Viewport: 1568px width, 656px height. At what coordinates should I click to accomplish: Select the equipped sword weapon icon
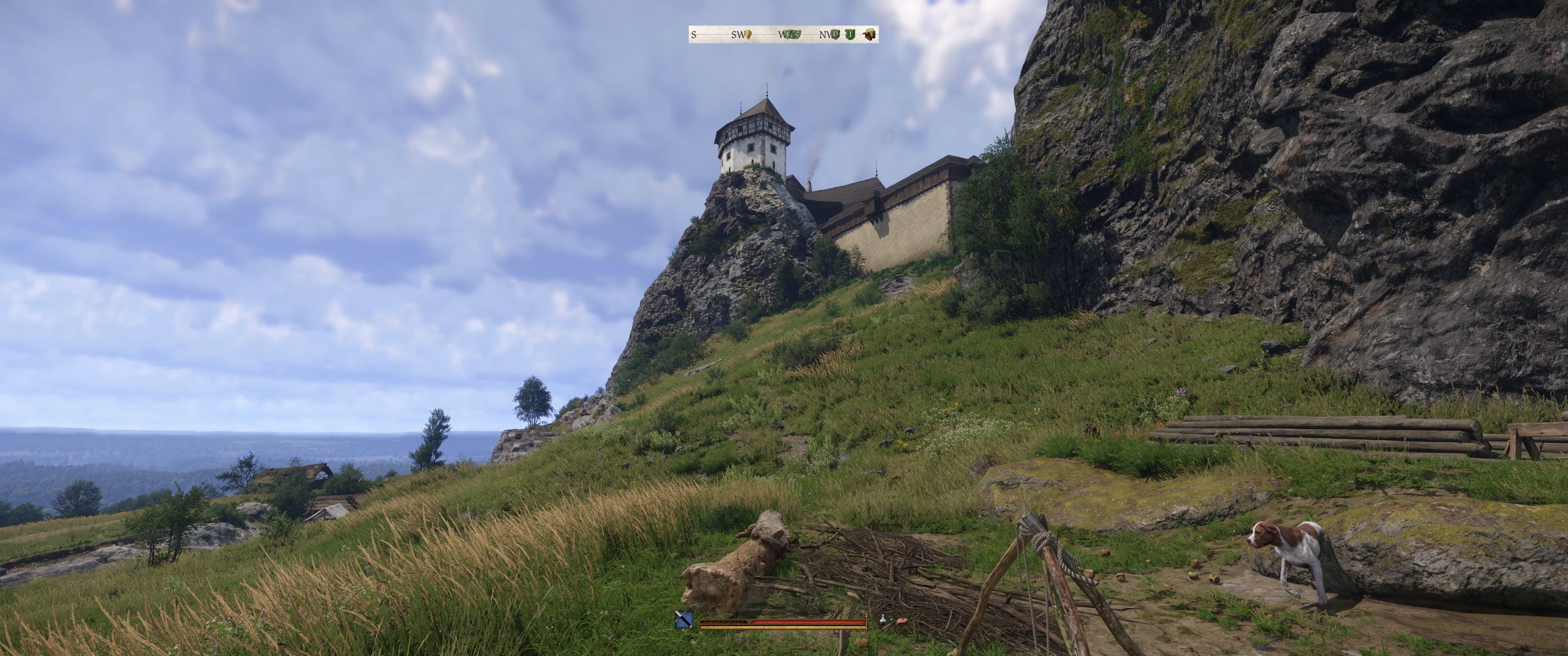[684, 620]
